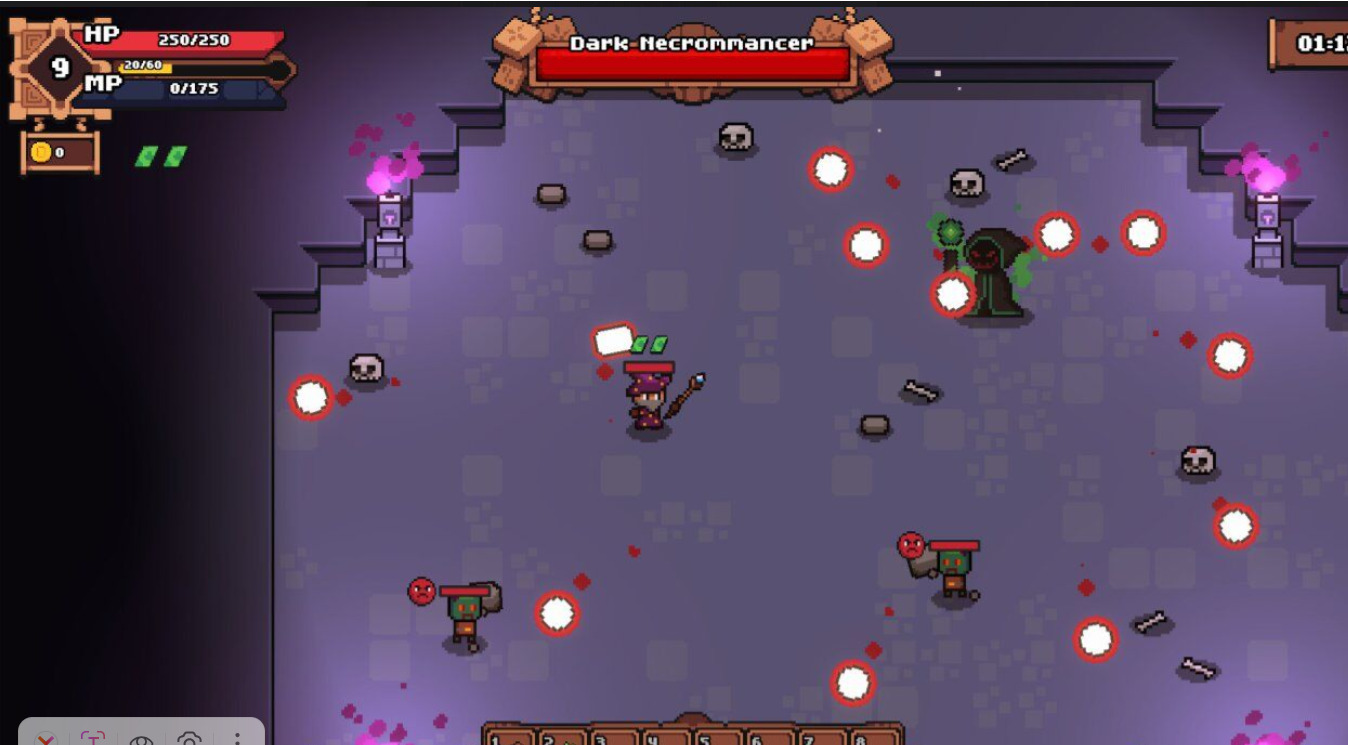
Task: Choose hotbar slot number 7
Action: [821, 738]
